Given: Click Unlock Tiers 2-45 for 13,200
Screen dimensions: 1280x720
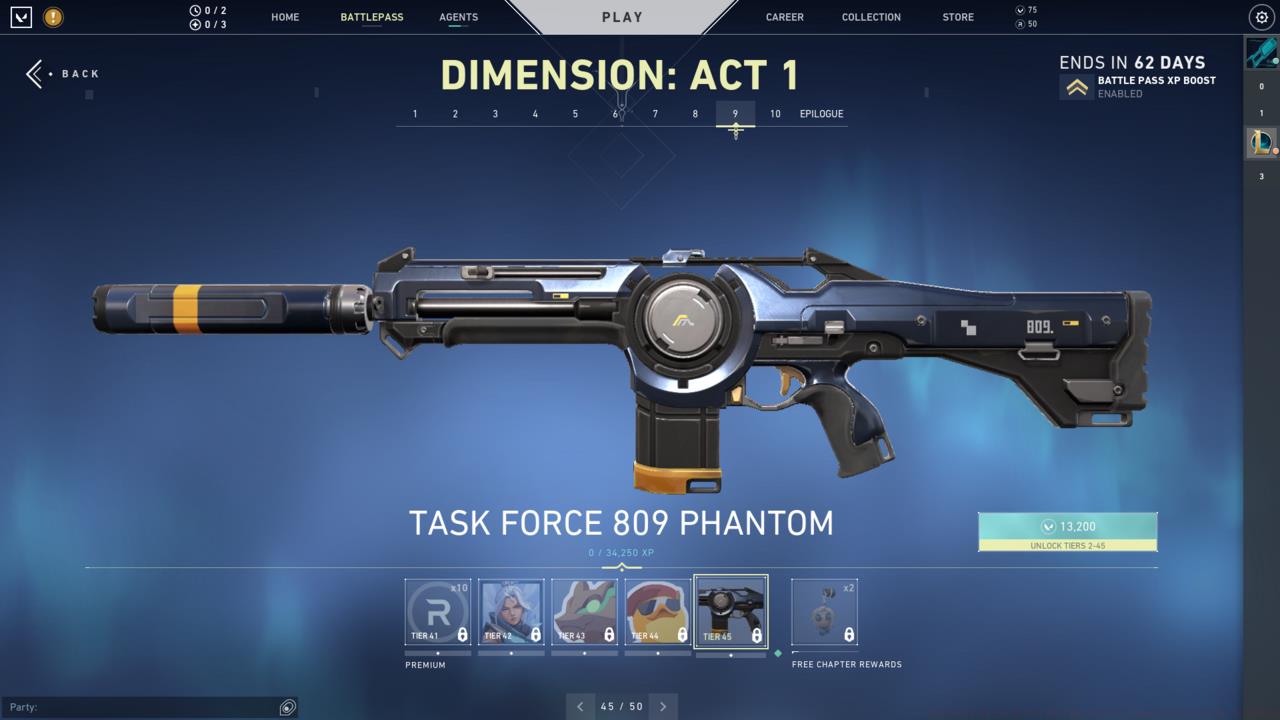Looking at the screenshot, I should point(1068,532).
